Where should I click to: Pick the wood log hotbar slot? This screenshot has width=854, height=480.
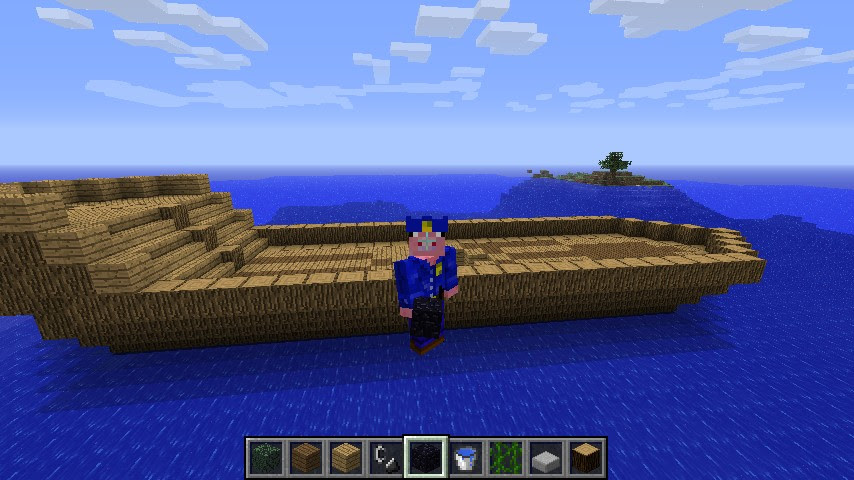pos(585,457)
